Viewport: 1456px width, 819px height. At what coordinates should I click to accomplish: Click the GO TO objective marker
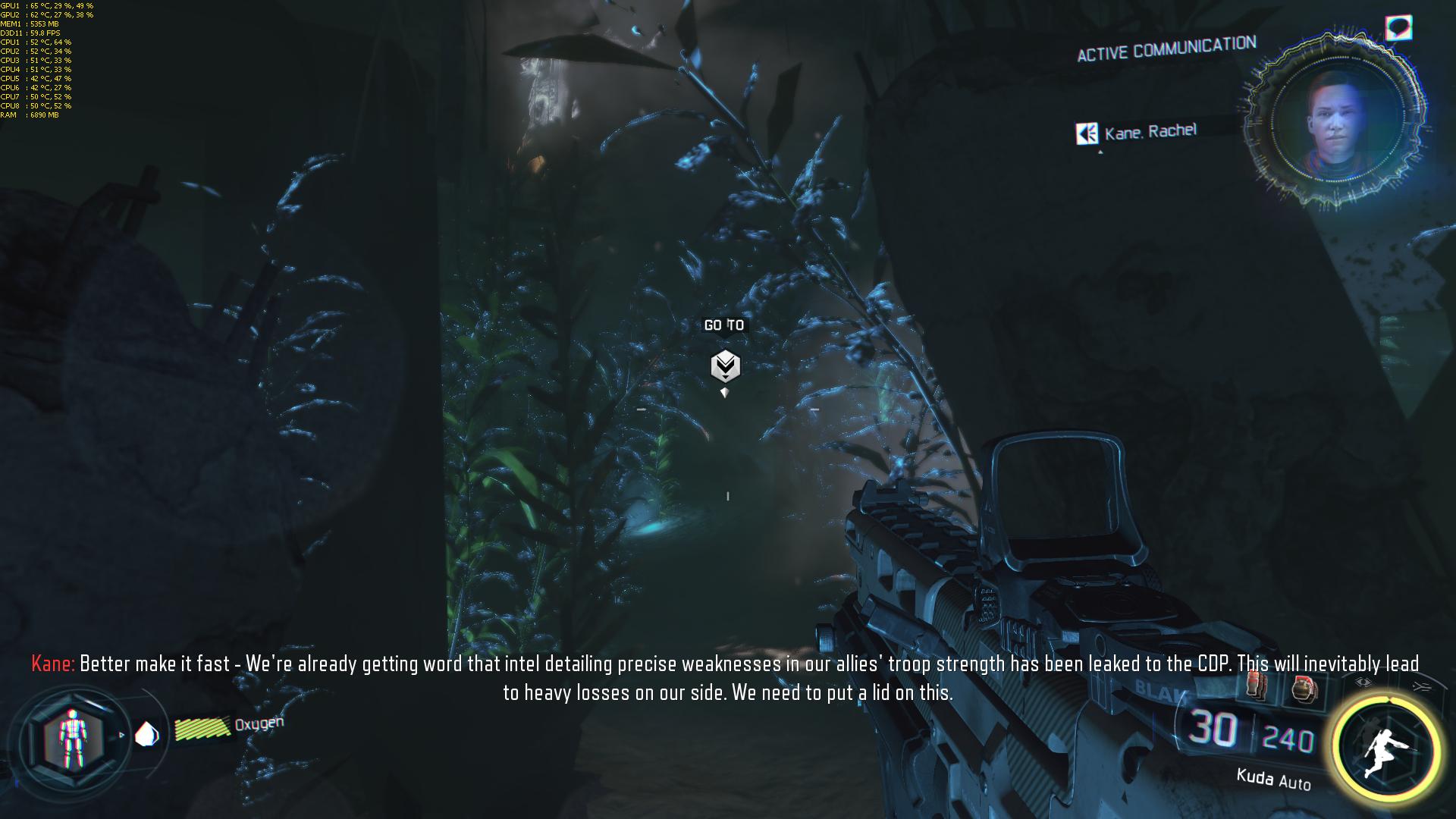tap(725, 366)
